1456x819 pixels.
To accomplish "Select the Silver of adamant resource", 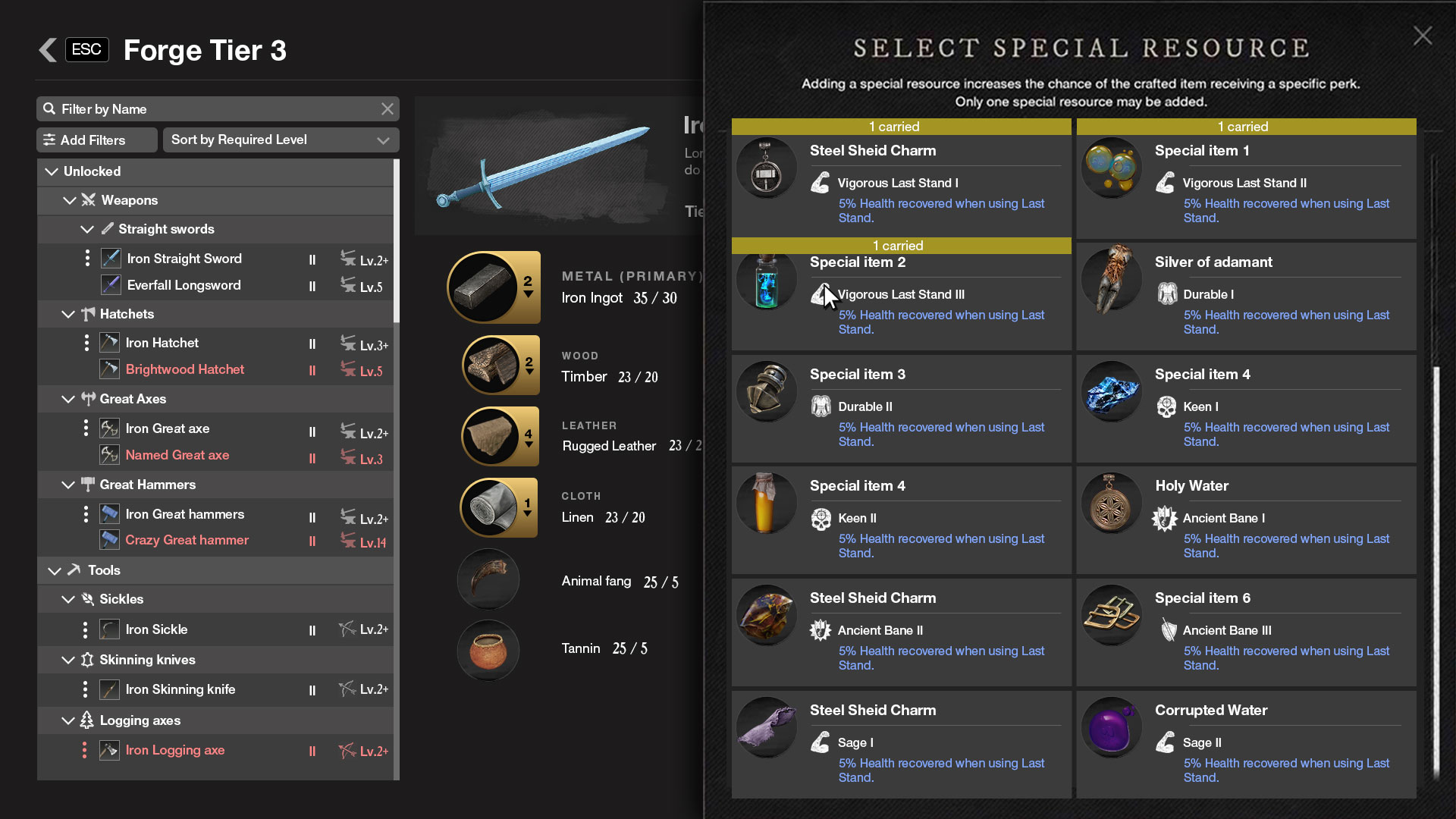I will coord(1246,296).
